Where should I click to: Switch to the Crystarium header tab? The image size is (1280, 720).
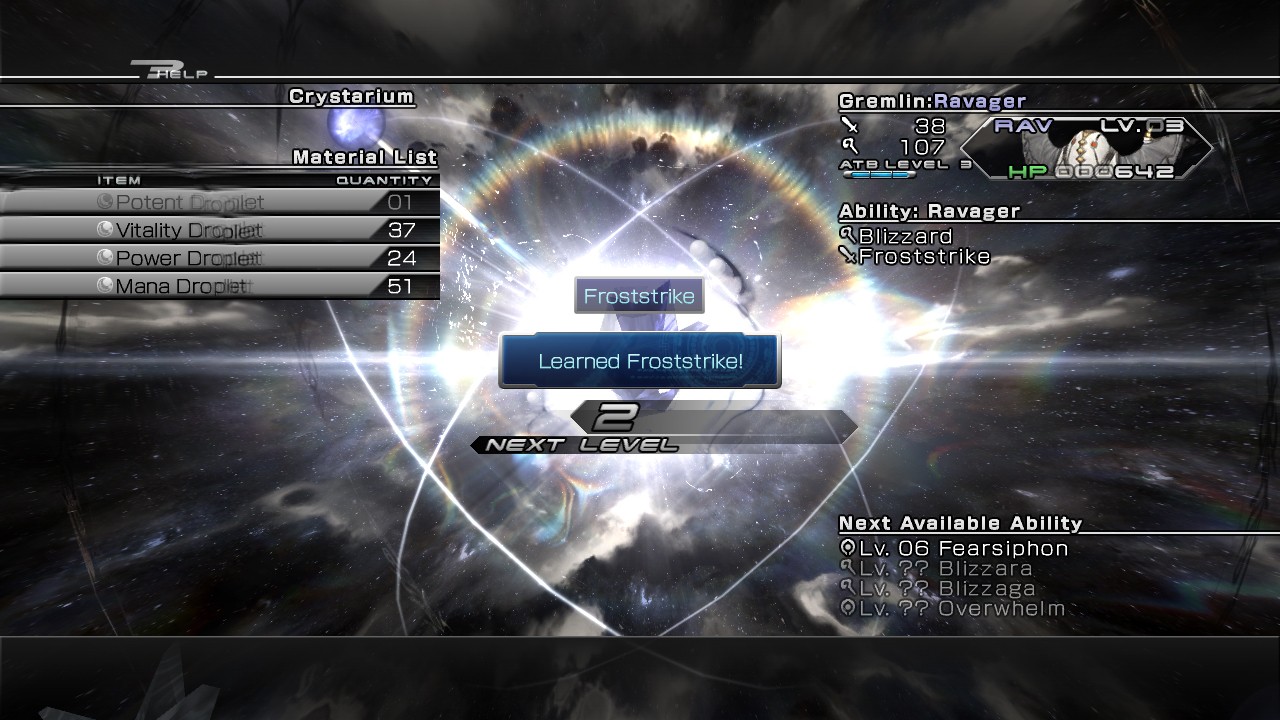tap(350, 96)
